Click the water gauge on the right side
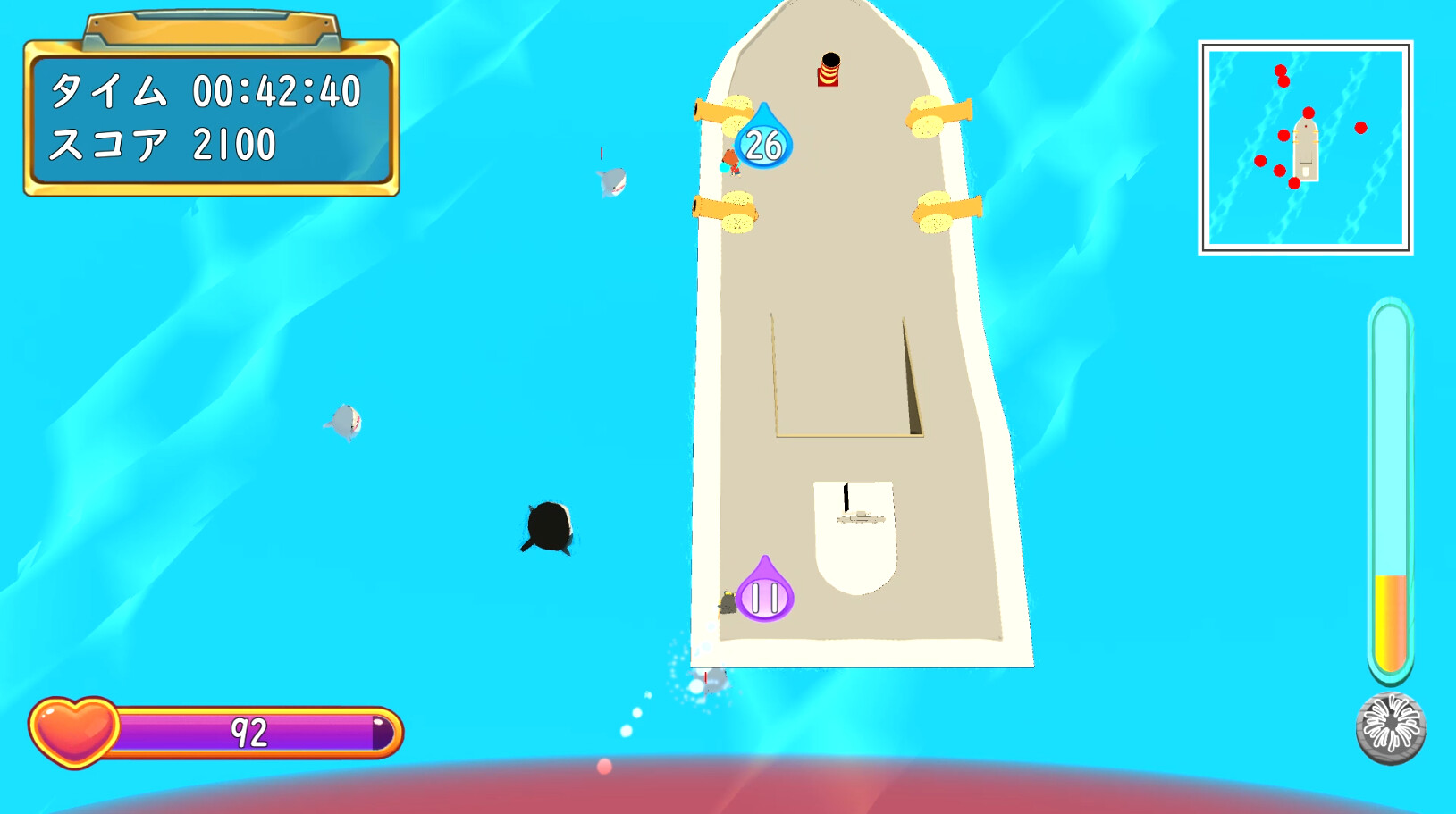The width and height of the screenshot is (1456, 814). (1391, 487)
